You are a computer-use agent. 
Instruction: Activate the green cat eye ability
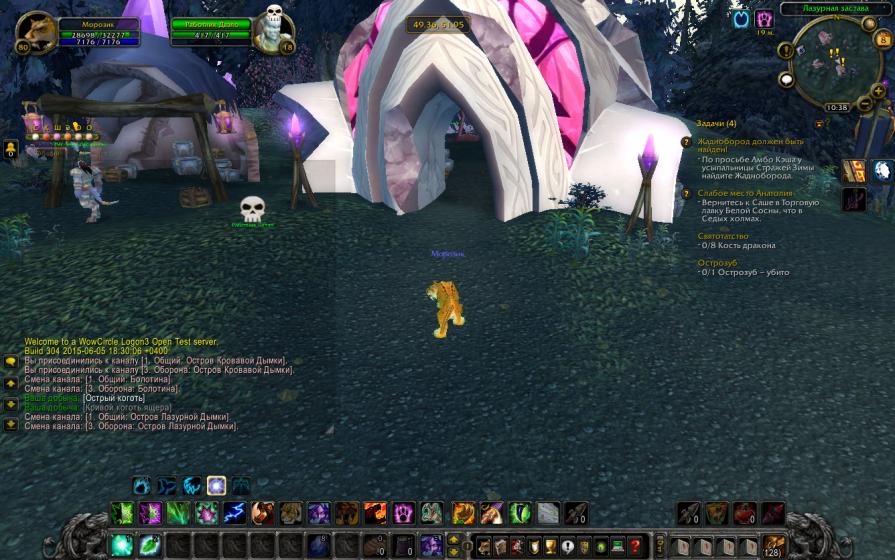pos(520,514)
